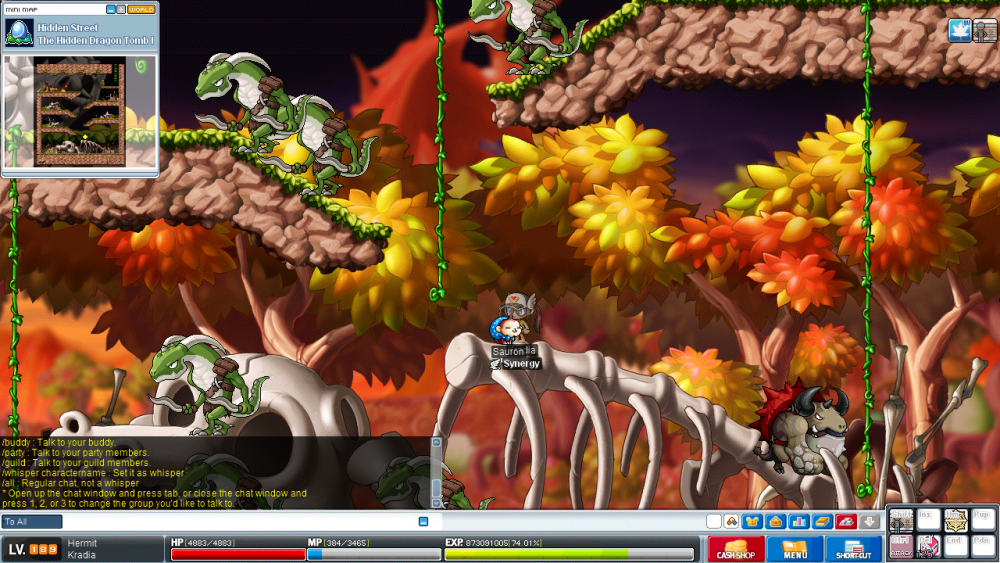Click the maple leaf icon top right

point(959,31)
